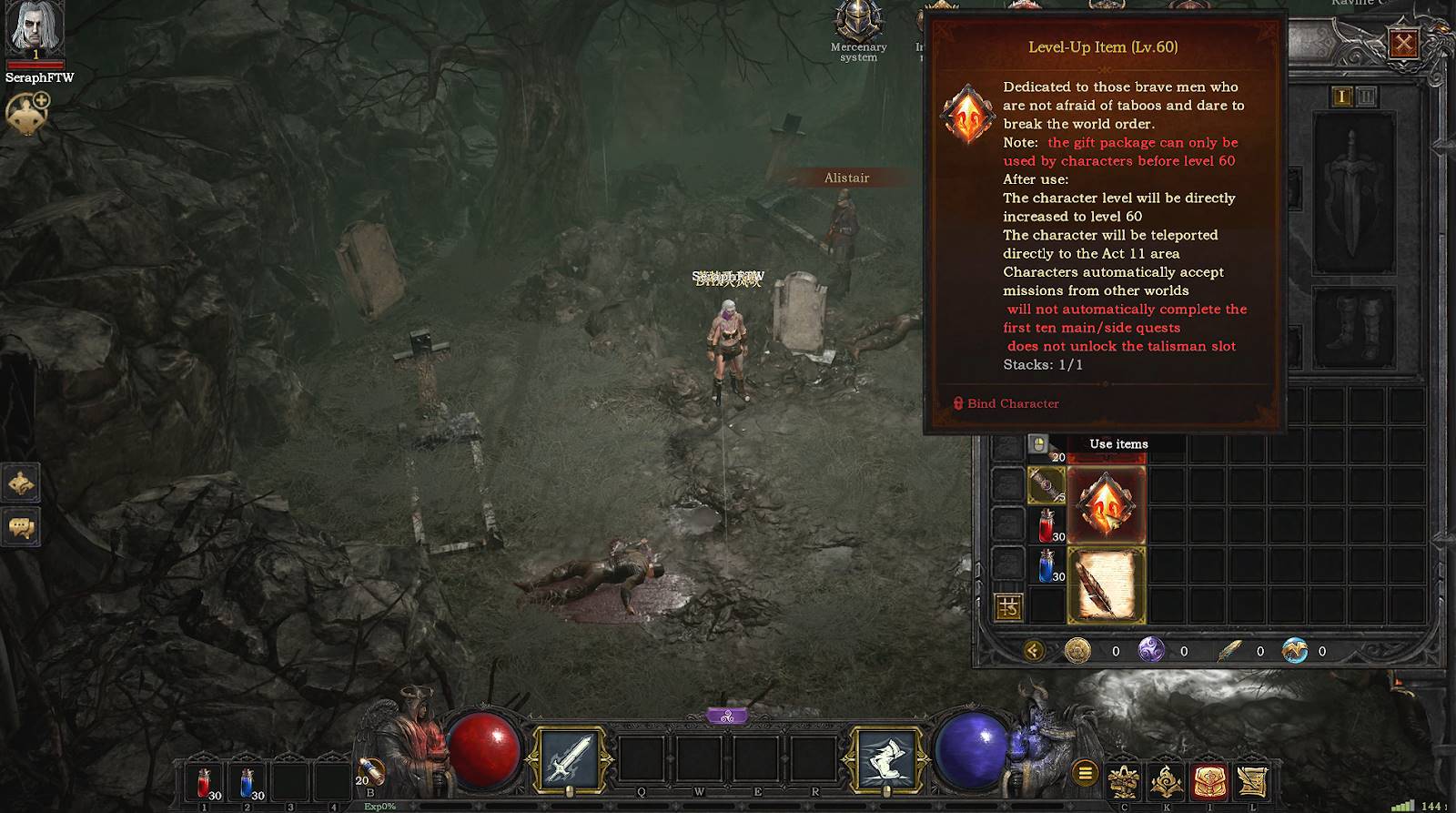Click the scroll item in the bag
The height and width of the screenshot is (813, 1456).
tap(1046, 486)
